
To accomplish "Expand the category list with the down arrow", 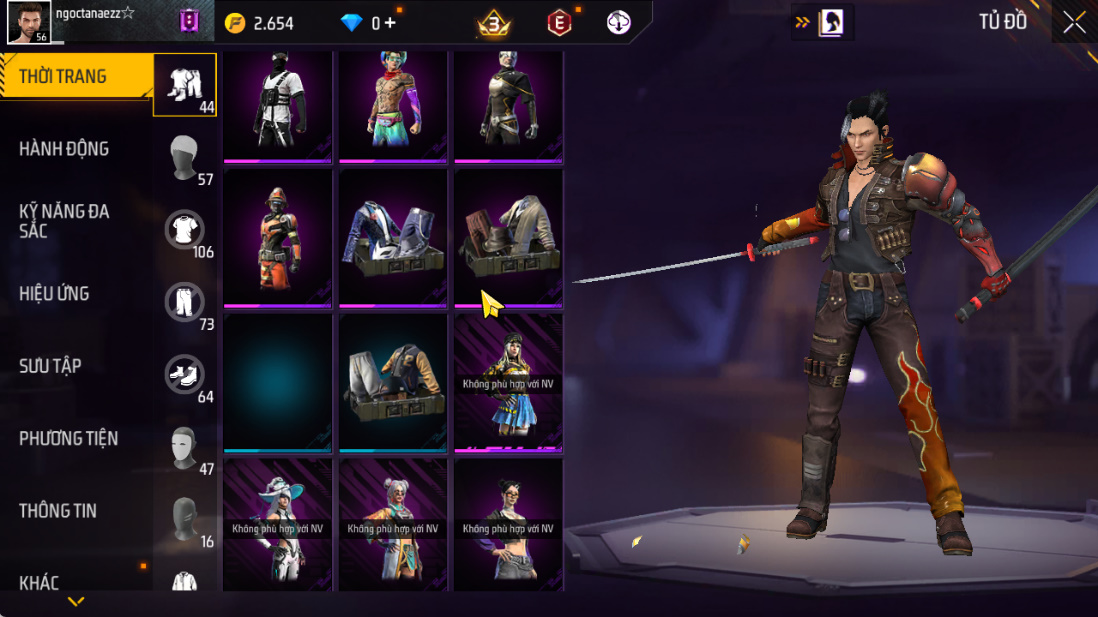I will [76, 601].
